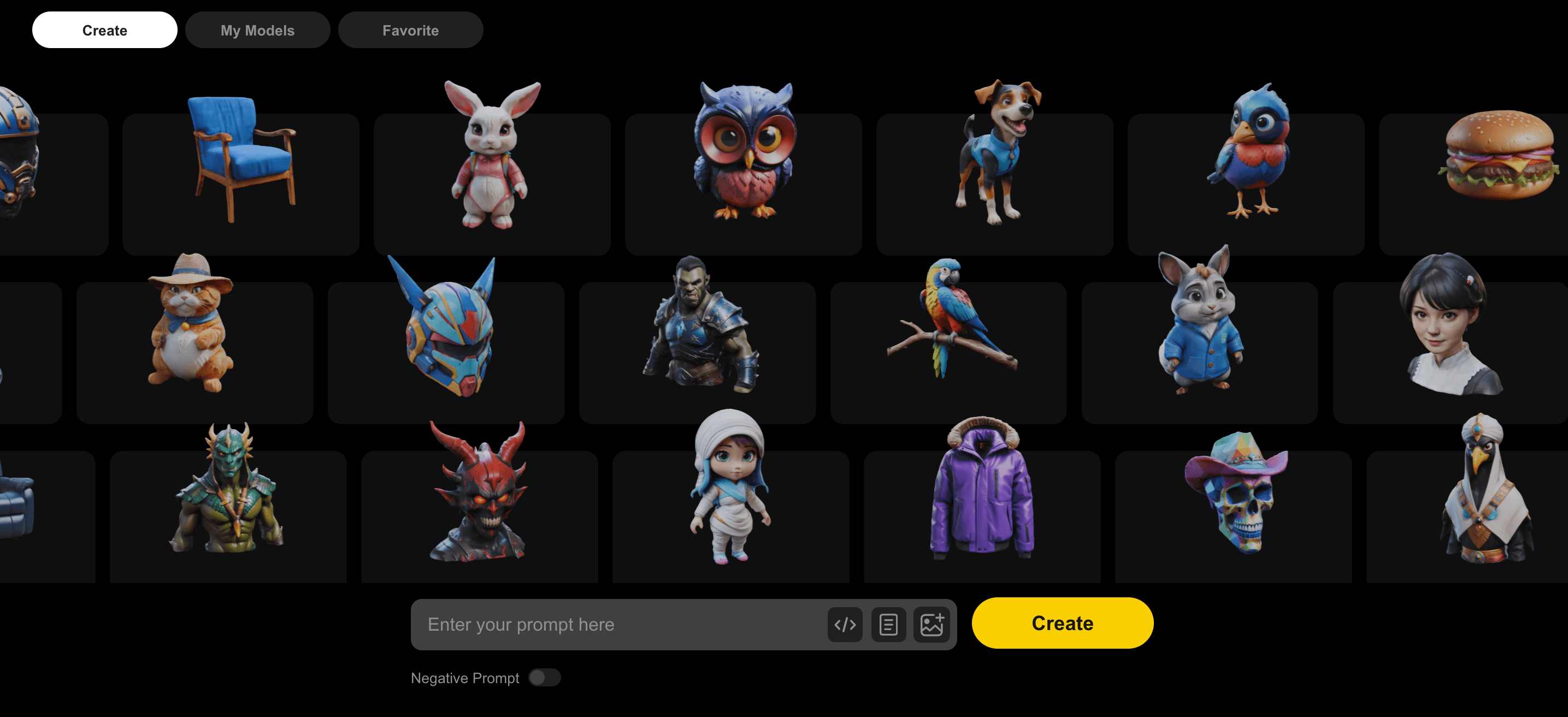
Task: Pick the colorful parrot on branch
Action: click(948, 320)
